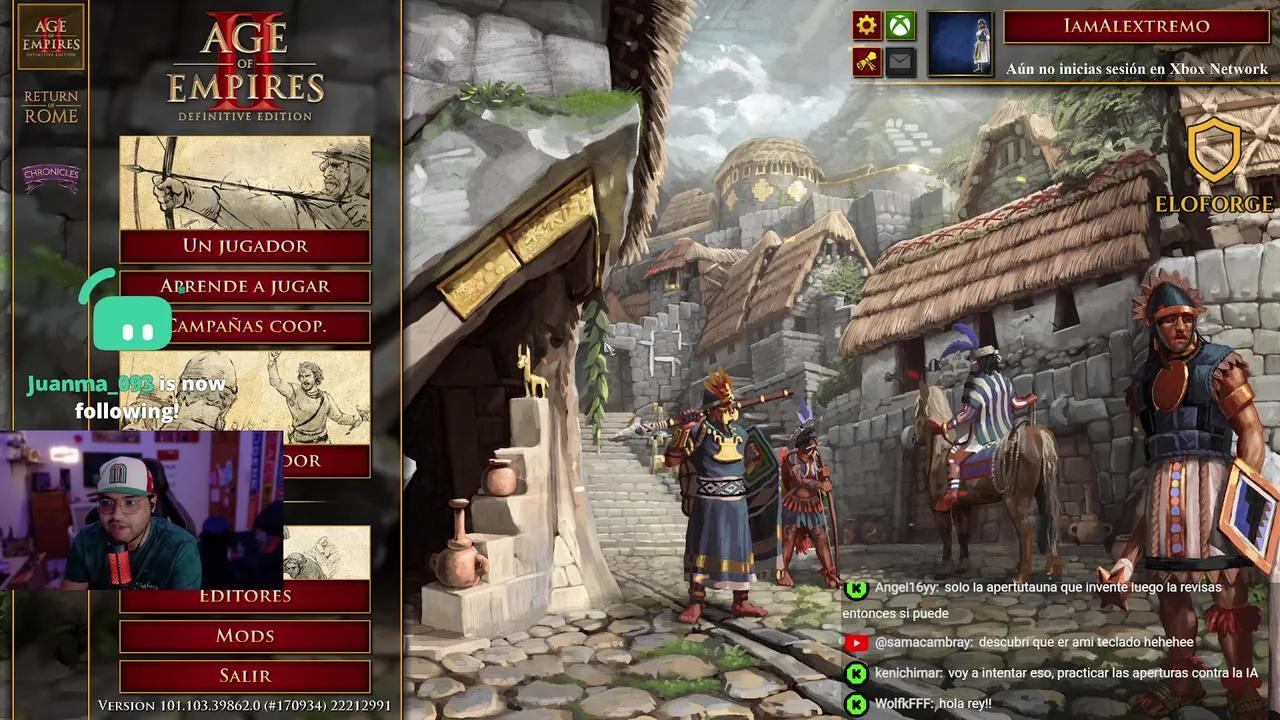Click Salir to exit the game
The width and height of the screenshot is (1280, 720).
(245, 676)
